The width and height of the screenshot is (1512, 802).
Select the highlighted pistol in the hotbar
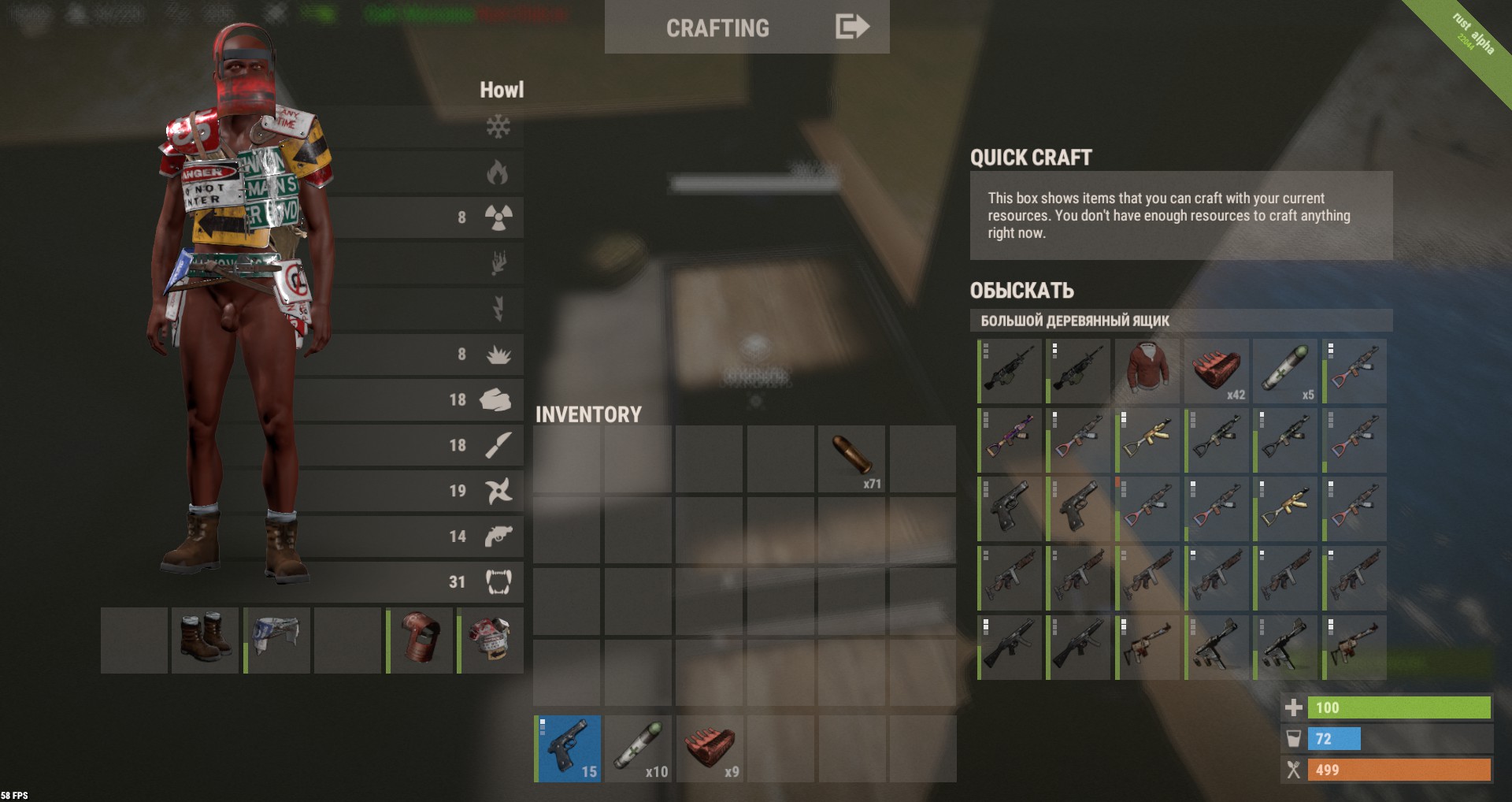568,748
